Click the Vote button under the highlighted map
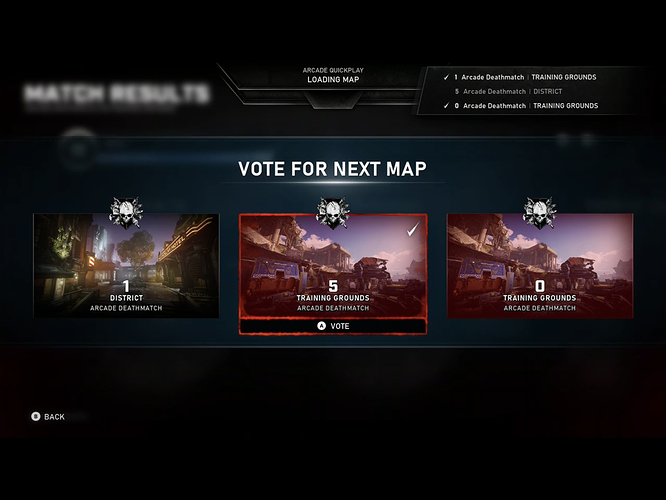The image size is (666, 500). tap(333, 326)
